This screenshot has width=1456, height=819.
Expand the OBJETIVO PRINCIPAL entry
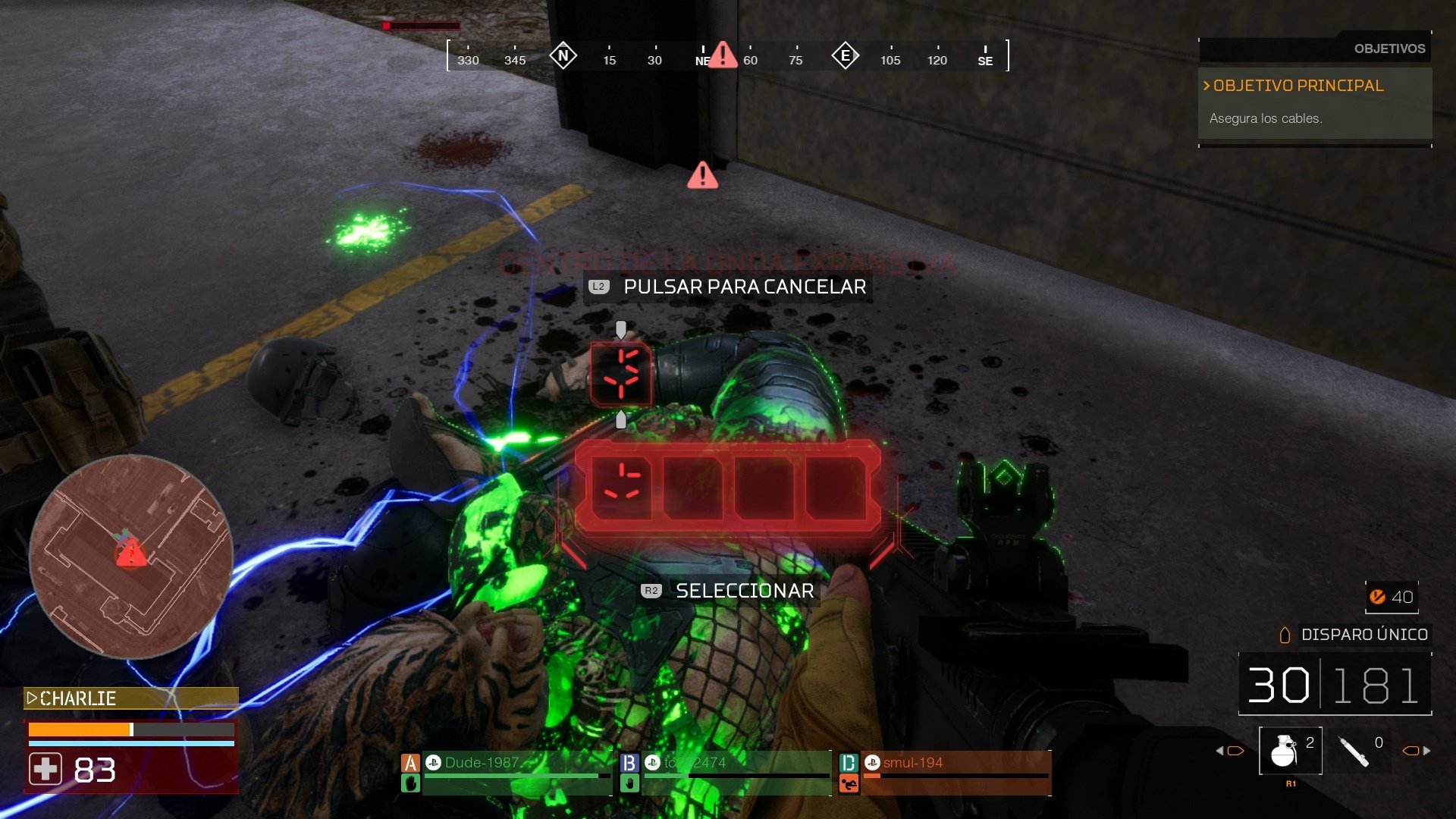coord(1292,86)
